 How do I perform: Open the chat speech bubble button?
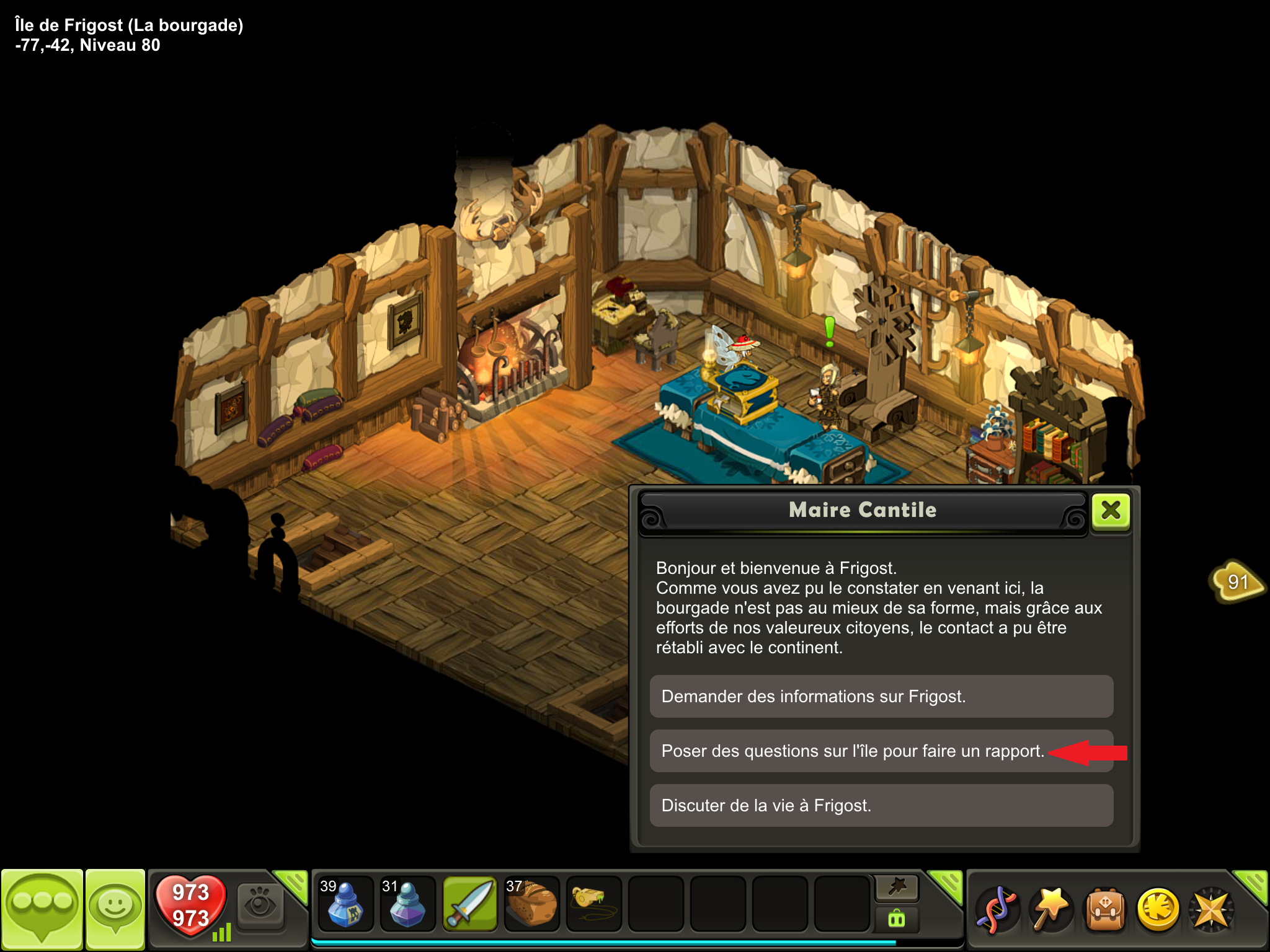click(42, 909)
